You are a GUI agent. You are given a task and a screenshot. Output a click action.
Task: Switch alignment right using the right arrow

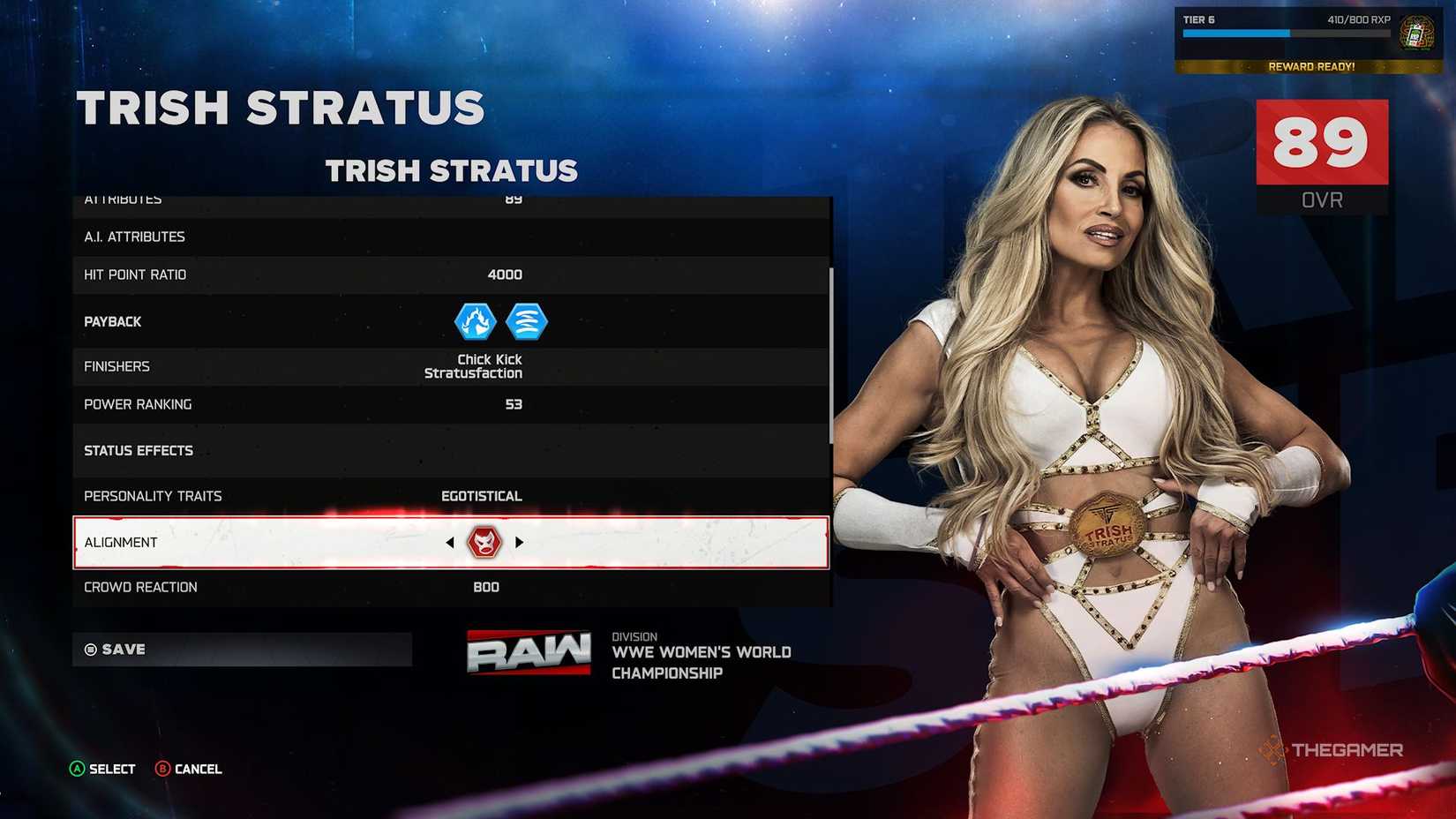[x=520, y=542]
